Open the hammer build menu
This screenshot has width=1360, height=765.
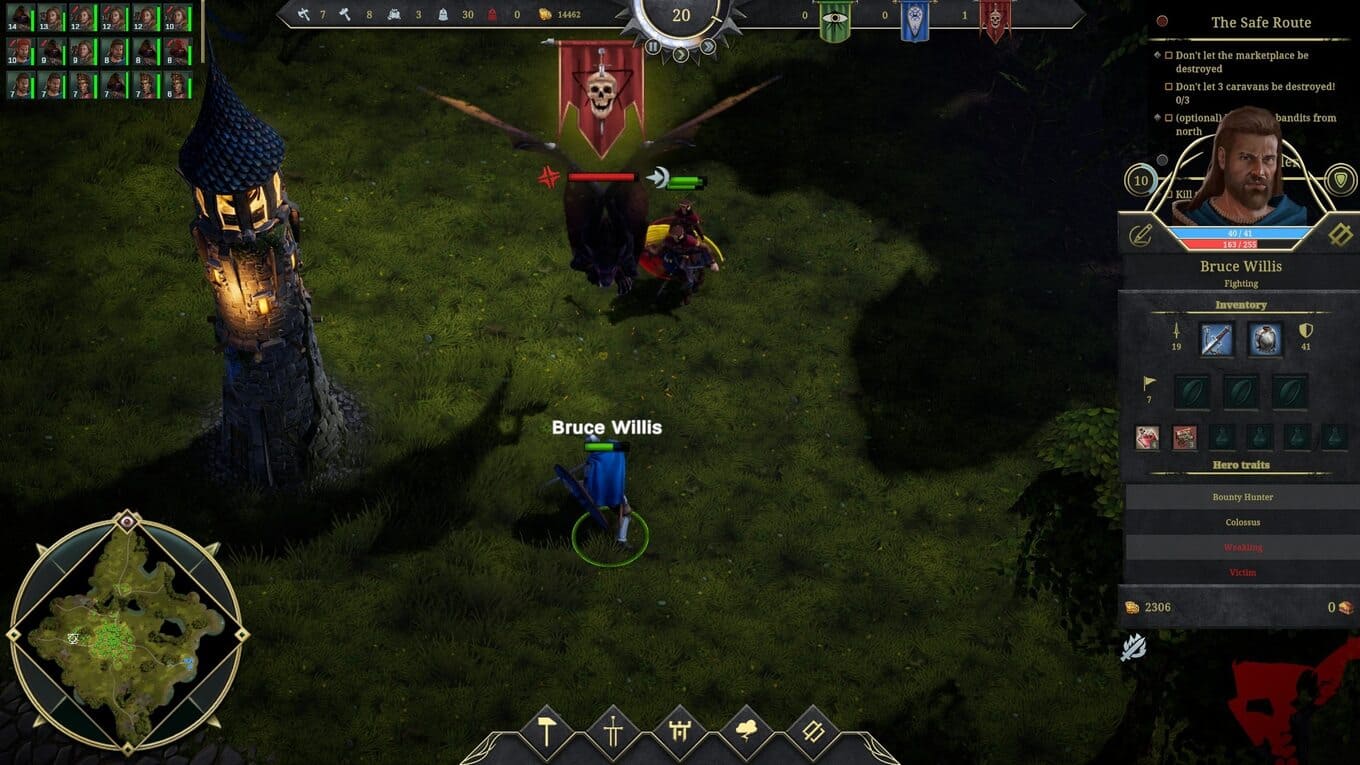(547, 732)
